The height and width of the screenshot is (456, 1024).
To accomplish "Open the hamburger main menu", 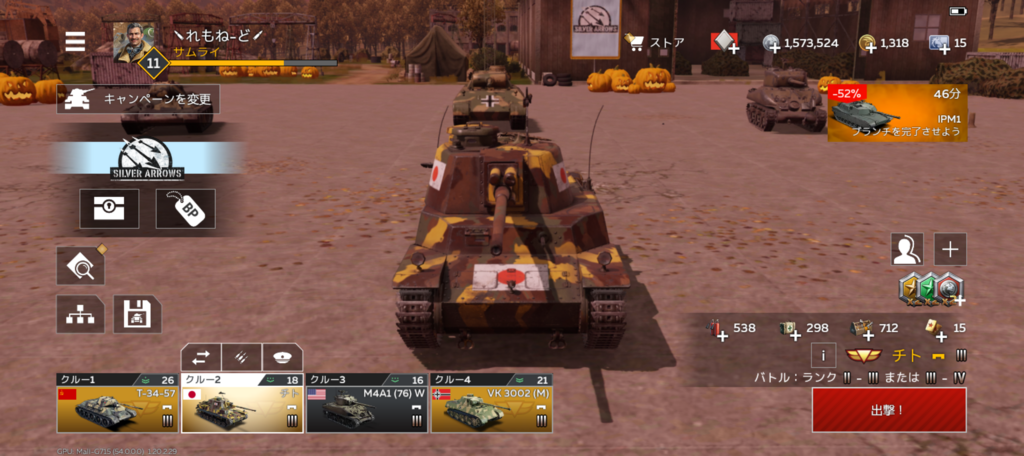I will [x=75, y=41].
